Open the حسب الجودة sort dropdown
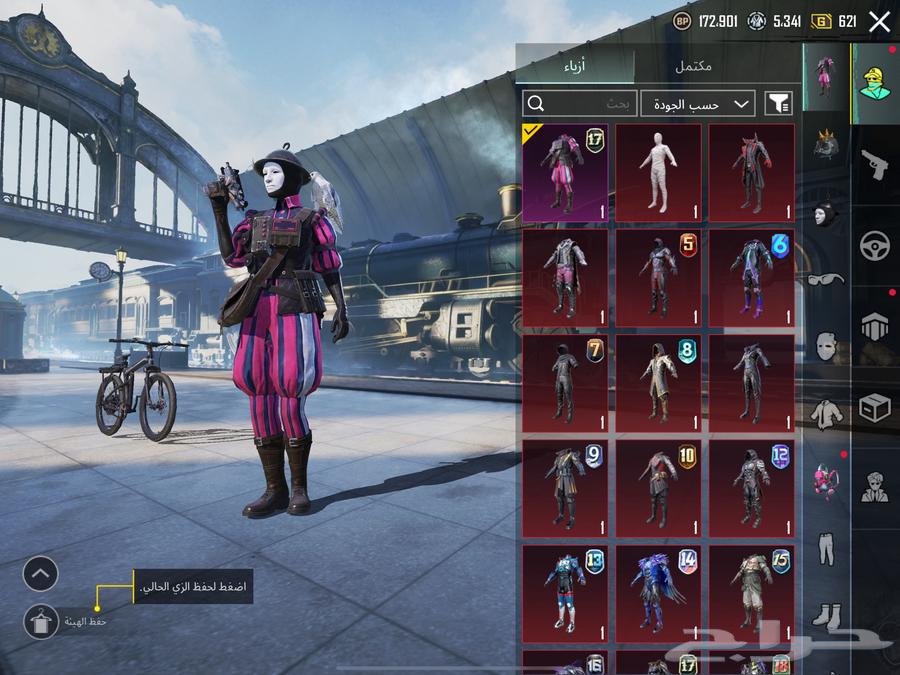 pyautogui.click(x=698, y=103)
